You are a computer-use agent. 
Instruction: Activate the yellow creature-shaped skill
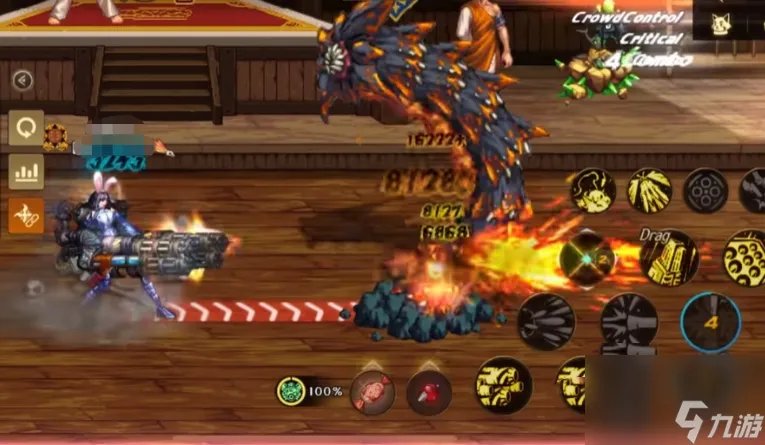click(593, 190)
